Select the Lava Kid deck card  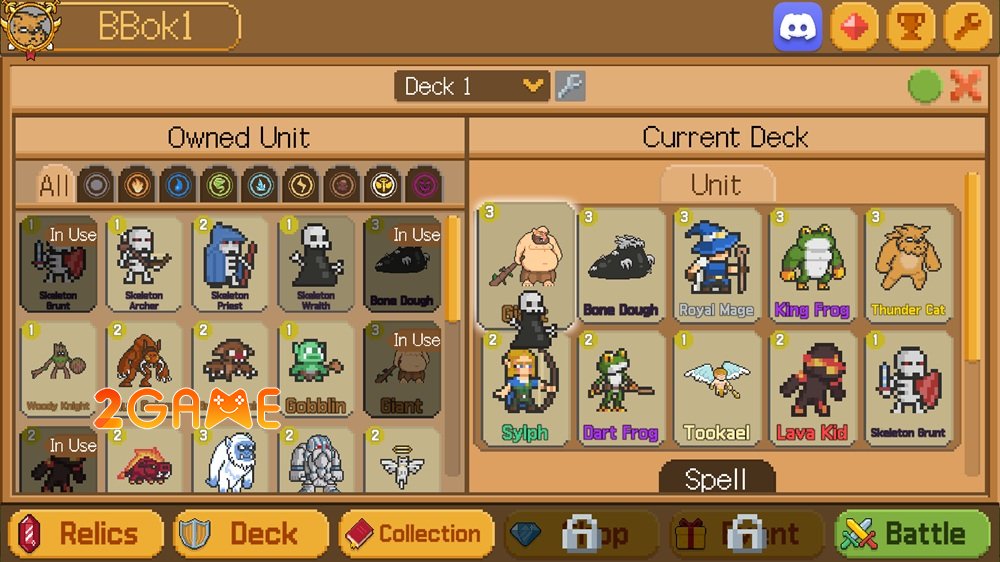tap(811, 388)
